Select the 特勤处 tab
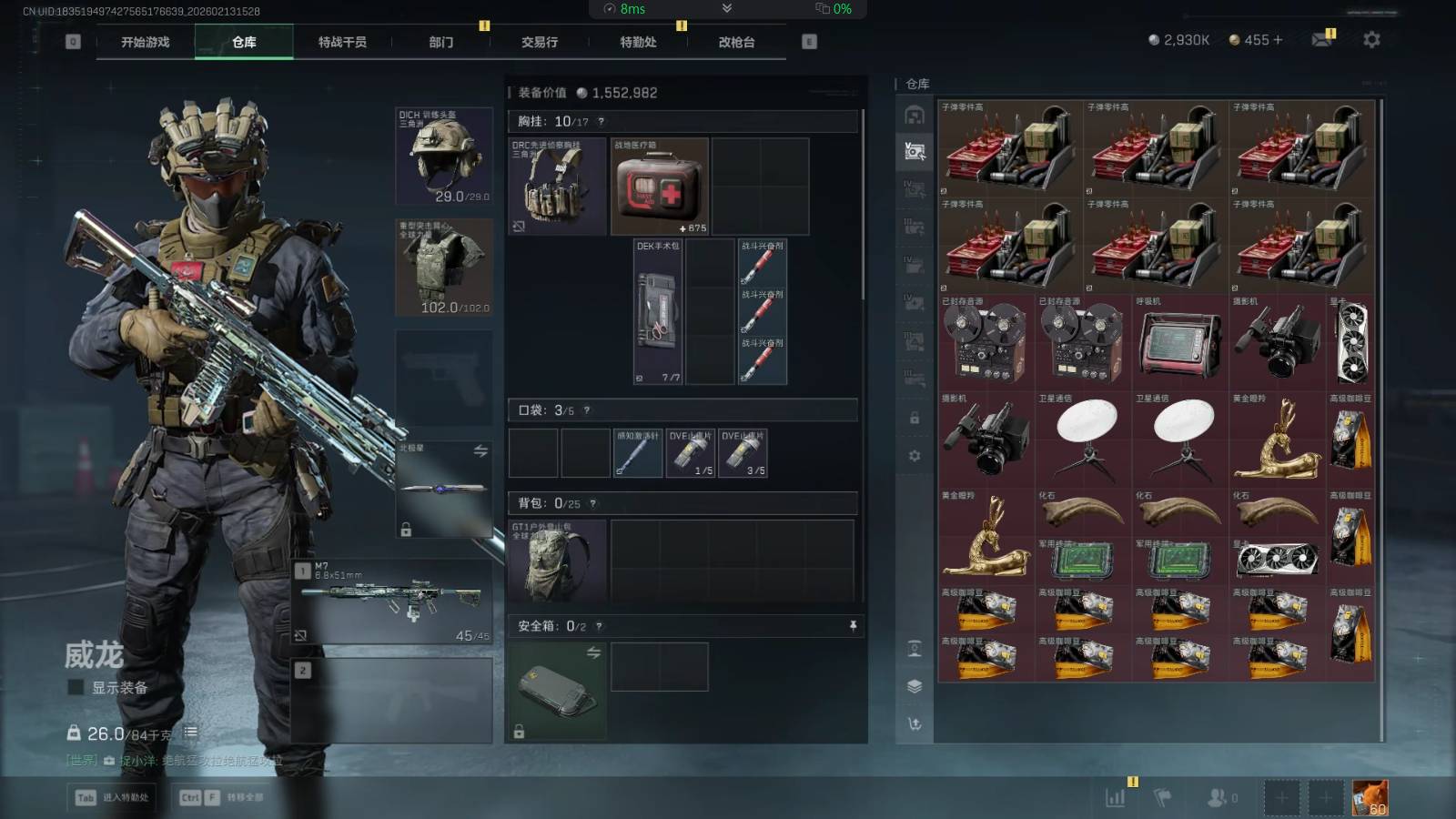 click(x=638, y=42)
